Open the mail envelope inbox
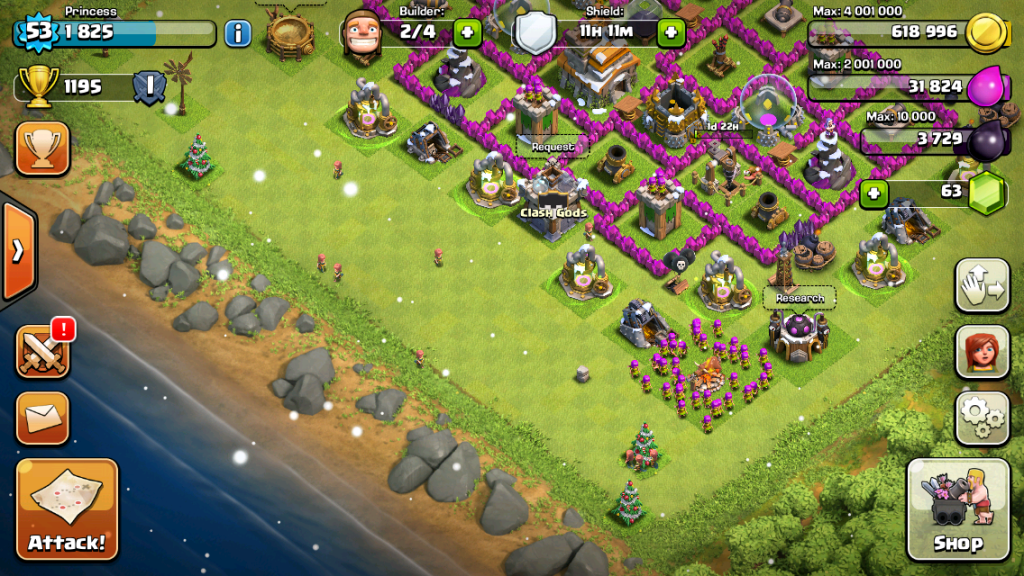Image resolution: width=1024 pixels, height=576 pixels. tap(43, 418)
